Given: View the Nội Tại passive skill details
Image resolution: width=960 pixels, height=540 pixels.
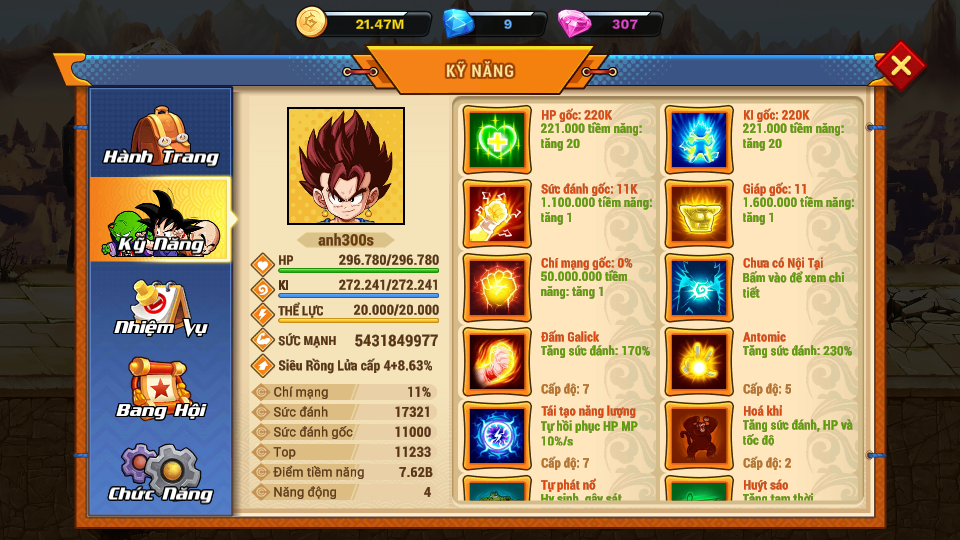Looking at the screenshot, I should coord(699,287).
